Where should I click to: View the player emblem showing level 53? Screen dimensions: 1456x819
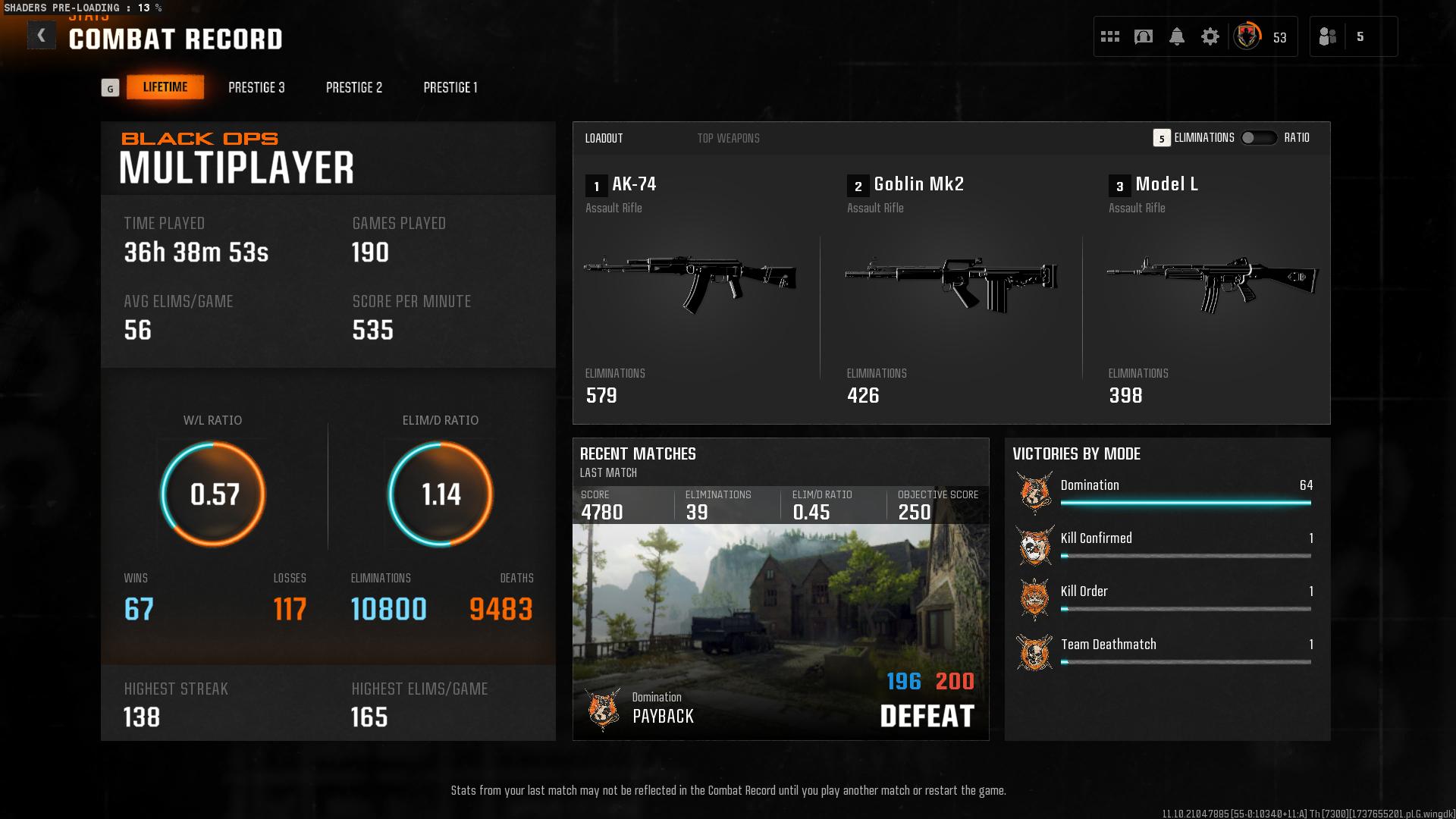tap(1246, 35)
